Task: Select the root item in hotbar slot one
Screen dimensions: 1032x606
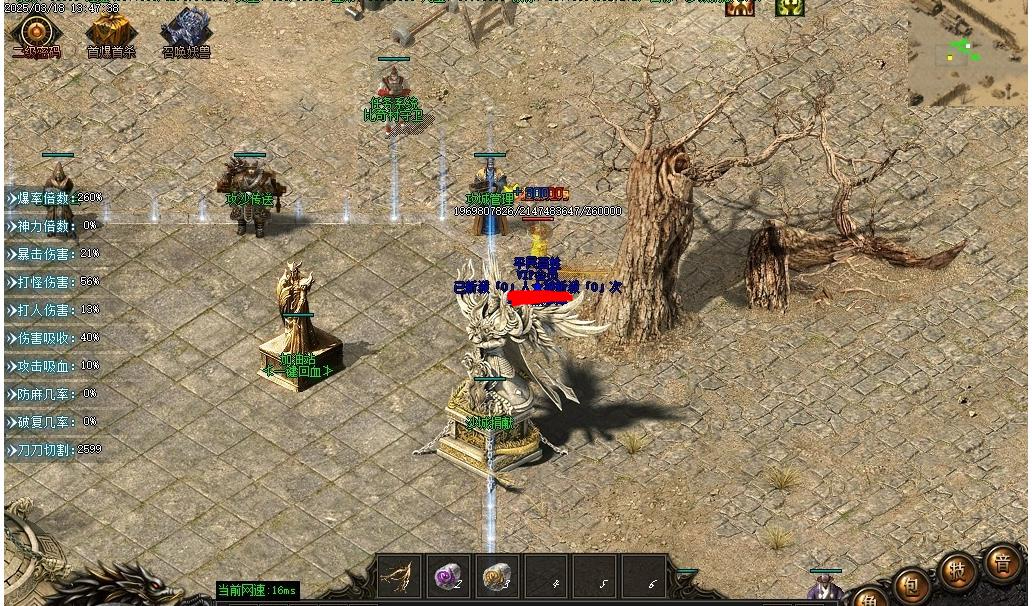Action: (398, 576)
